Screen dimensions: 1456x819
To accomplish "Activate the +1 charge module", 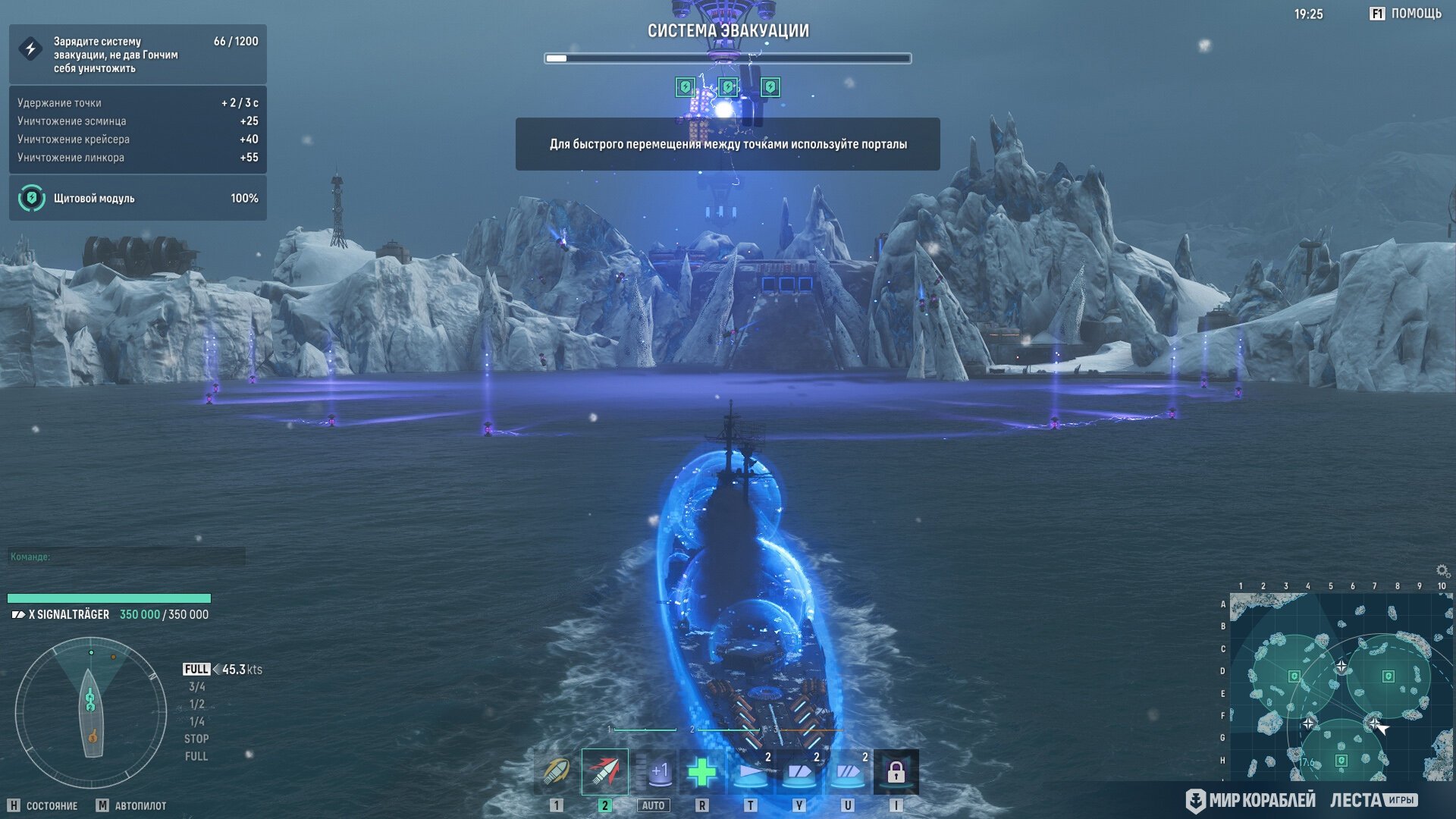I will tap(654, 772).
